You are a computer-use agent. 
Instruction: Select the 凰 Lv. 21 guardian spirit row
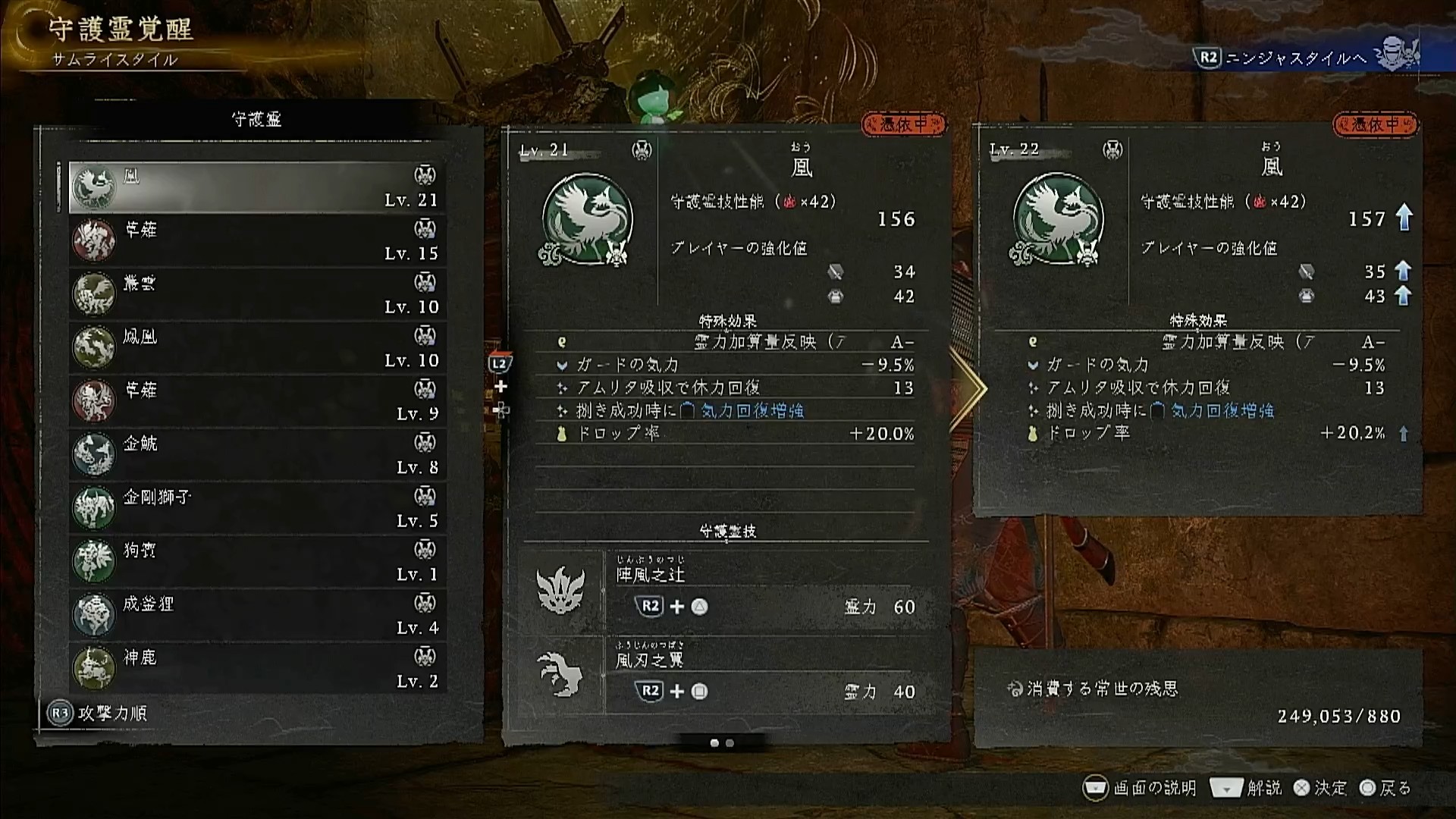click(257, 187)
